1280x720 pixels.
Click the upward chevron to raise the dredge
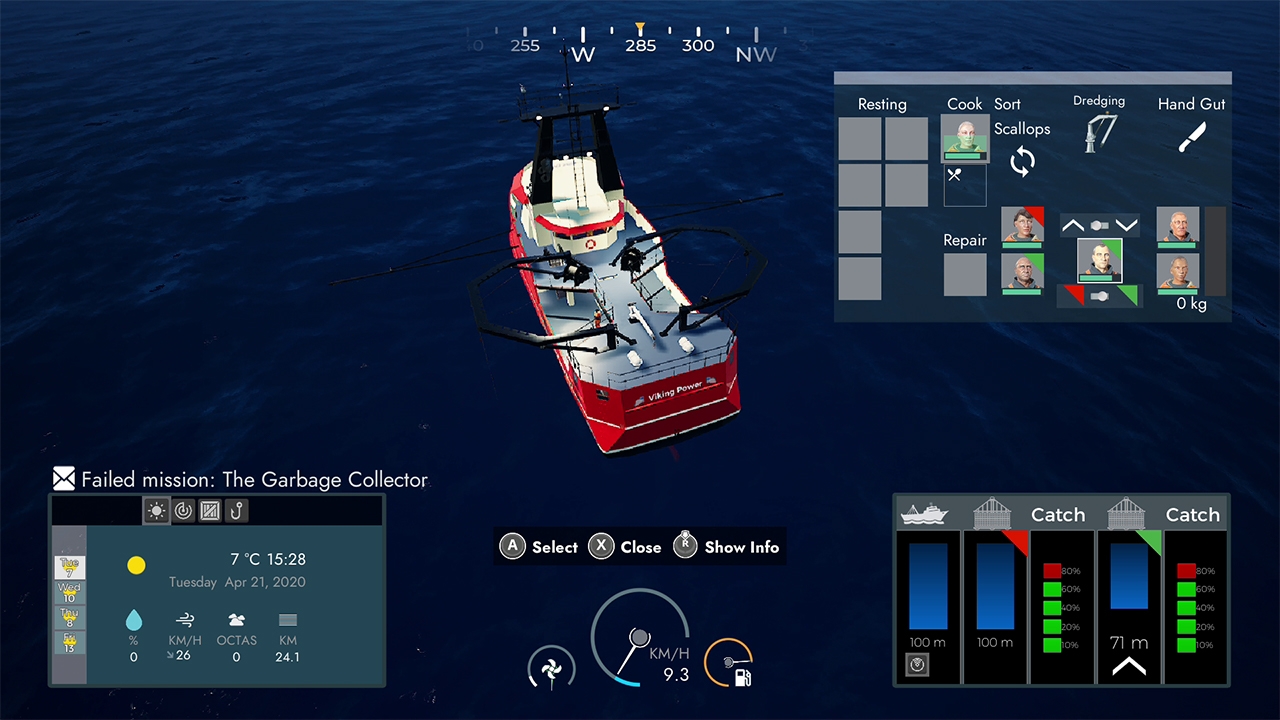[1072, 225]
